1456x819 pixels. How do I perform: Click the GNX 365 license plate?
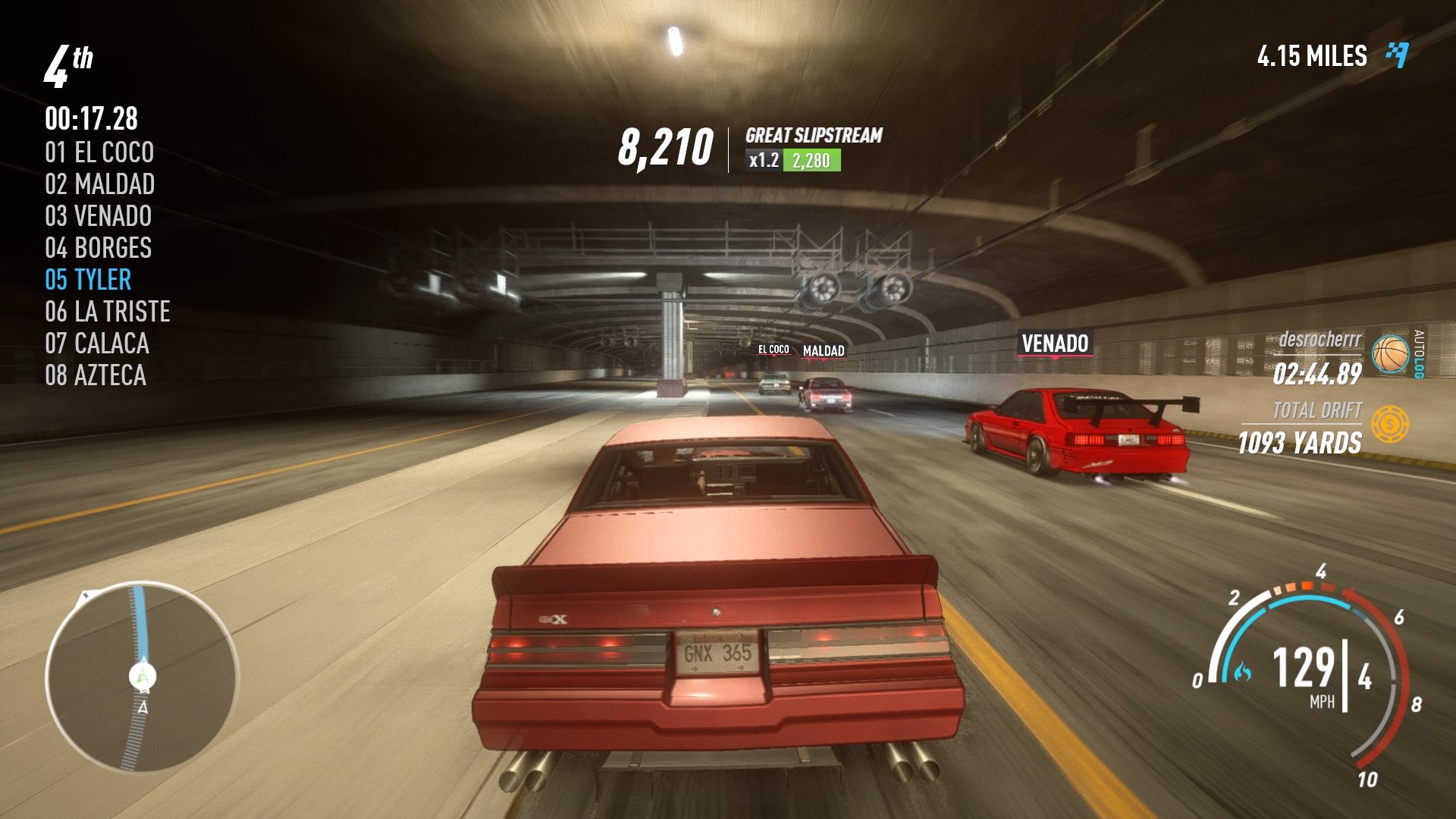pyautogui.click(x=718, y=650)
